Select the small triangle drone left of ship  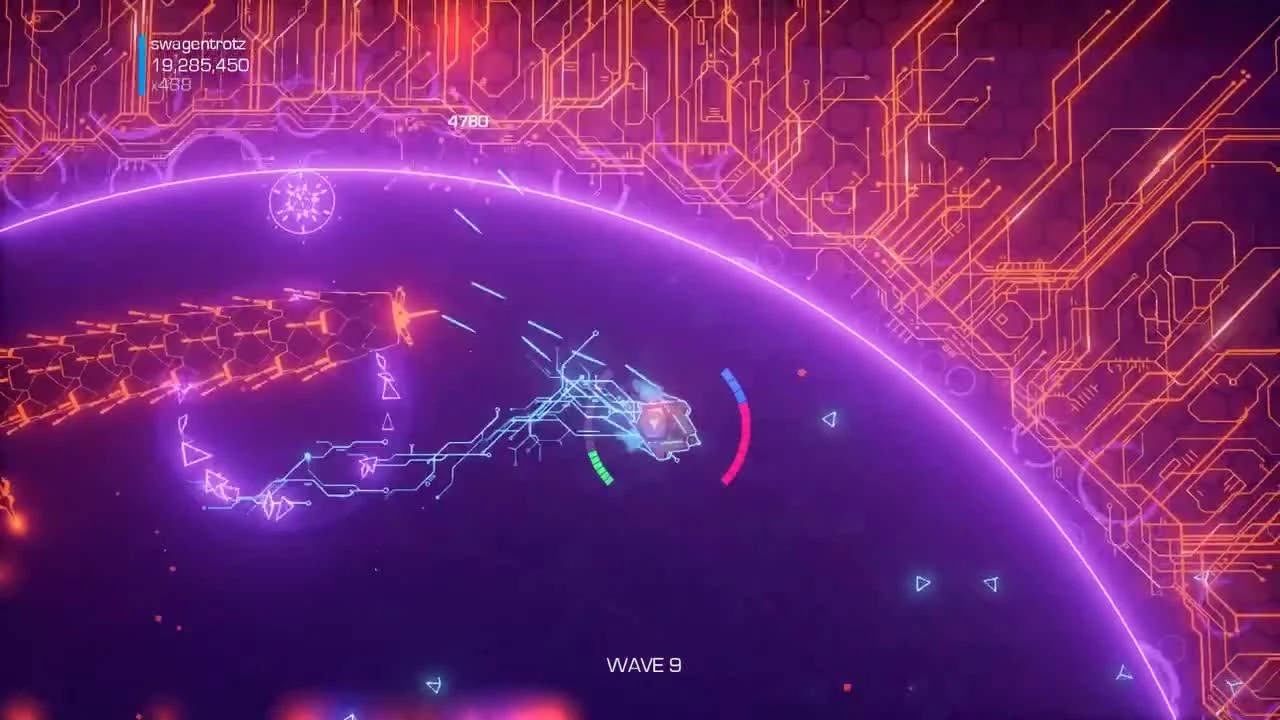388,421
